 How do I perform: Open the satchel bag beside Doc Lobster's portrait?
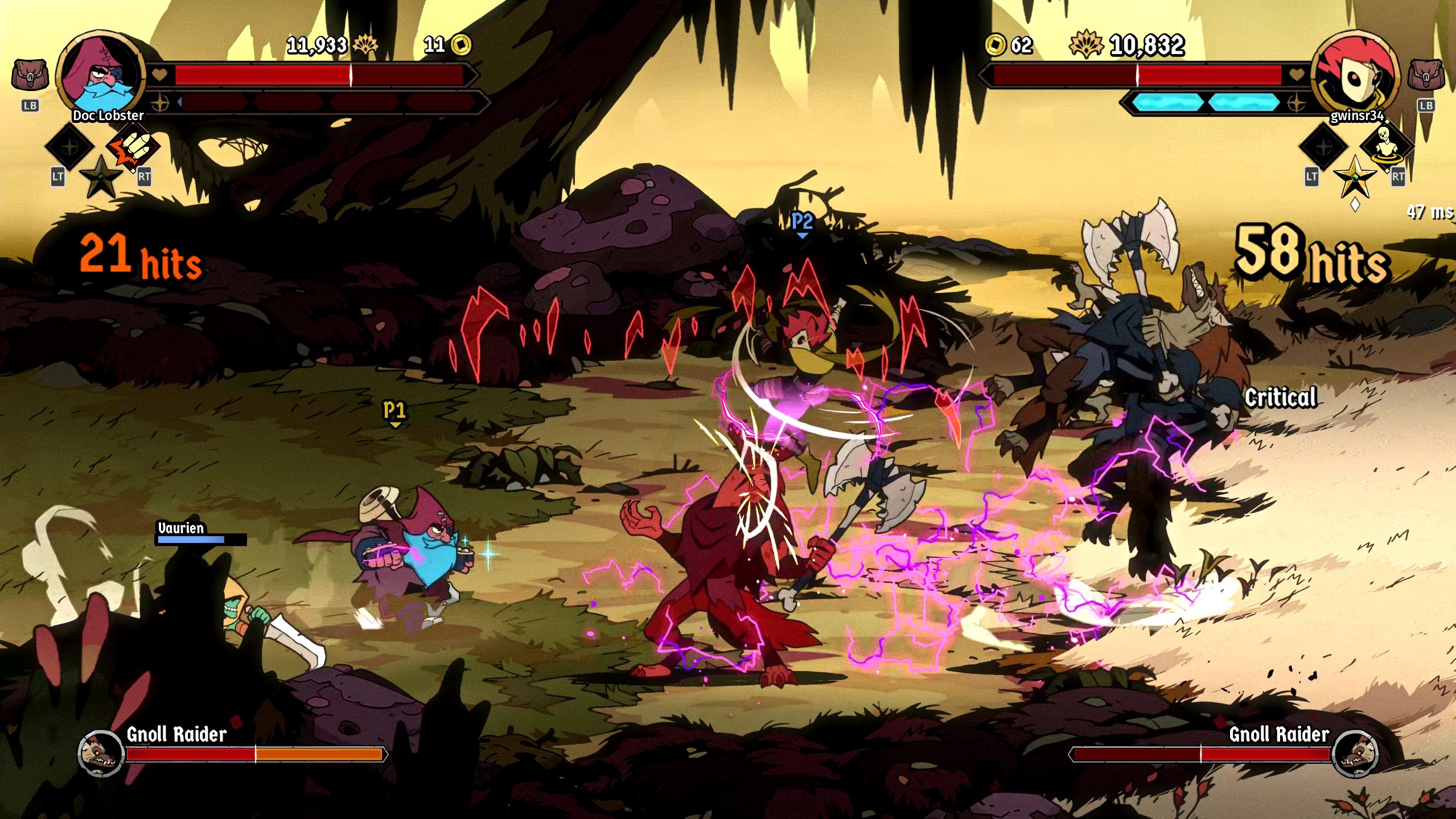30,74
